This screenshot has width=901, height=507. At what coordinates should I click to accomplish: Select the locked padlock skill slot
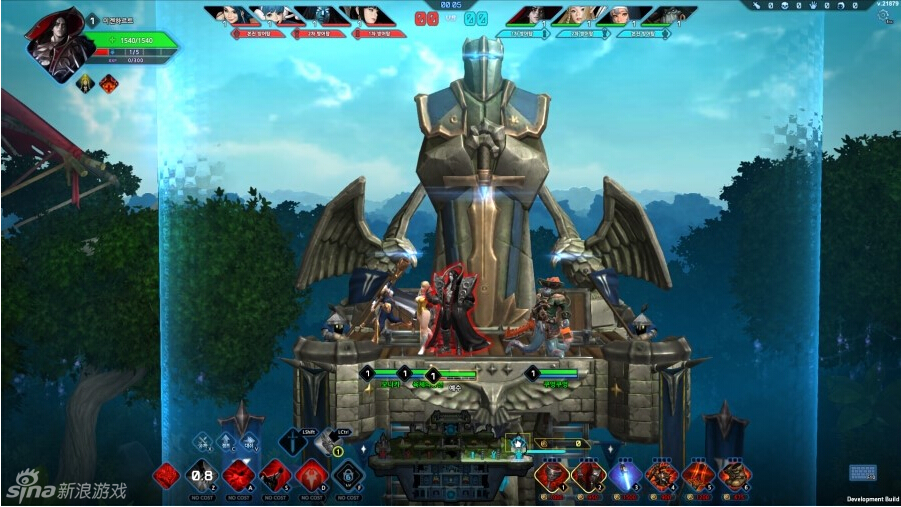(x=346, y=475)
